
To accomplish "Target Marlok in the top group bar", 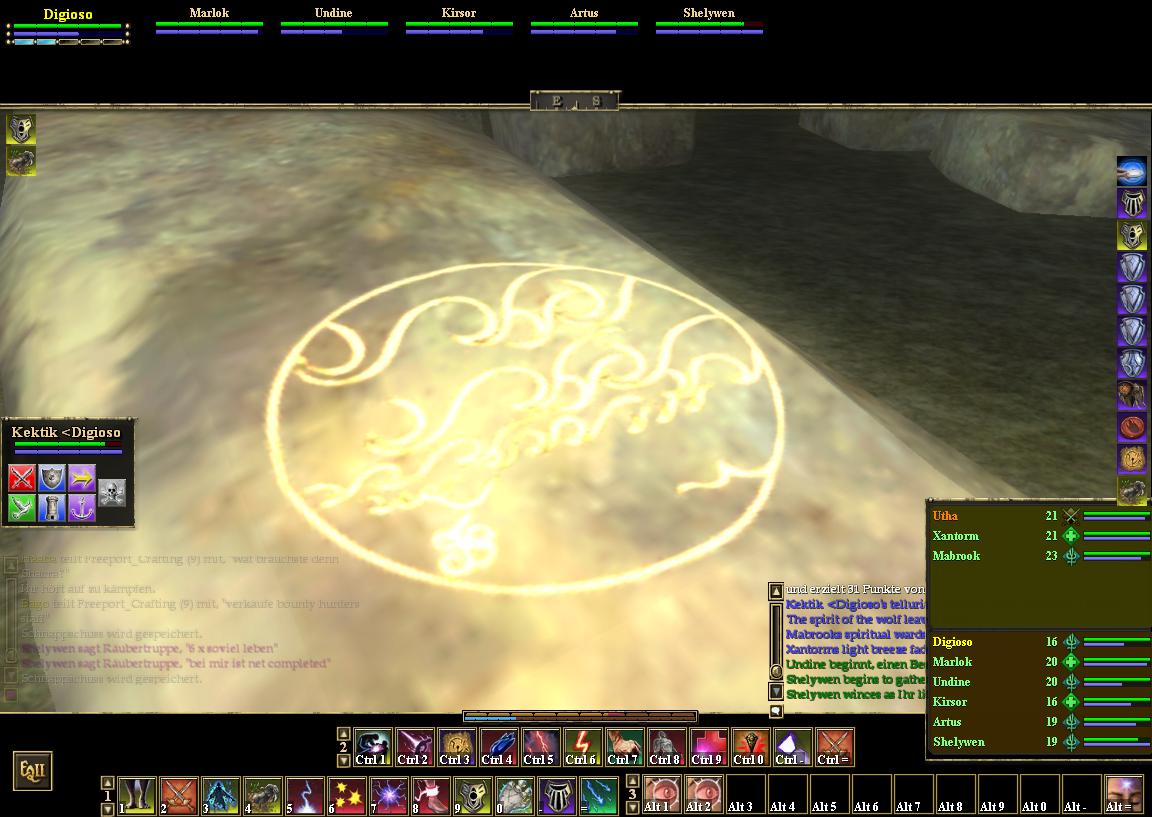I will point(209,14).
